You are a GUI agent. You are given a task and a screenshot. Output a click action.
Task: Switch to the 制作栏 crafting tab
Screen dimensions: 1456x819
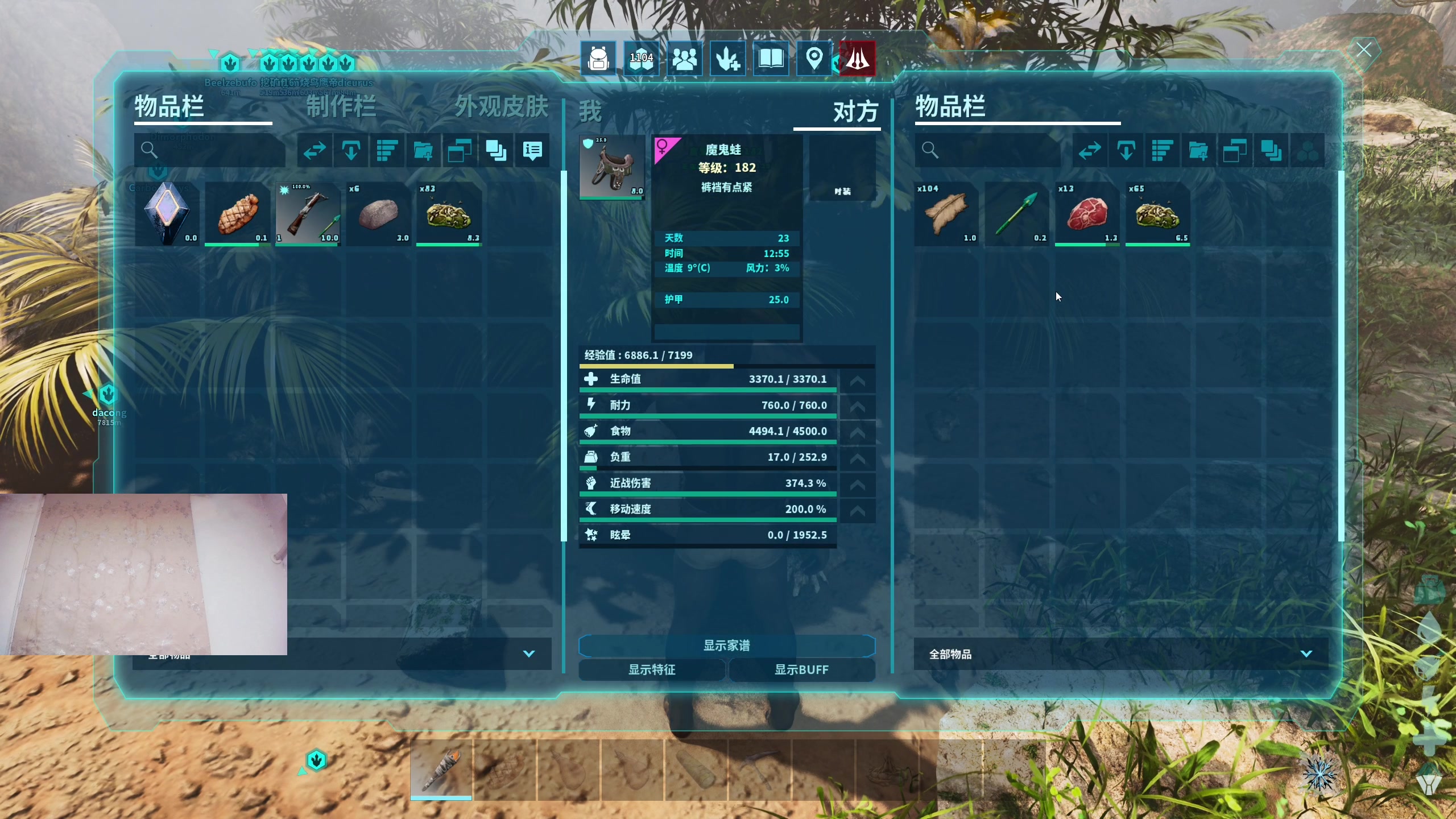tap(341, 107)
